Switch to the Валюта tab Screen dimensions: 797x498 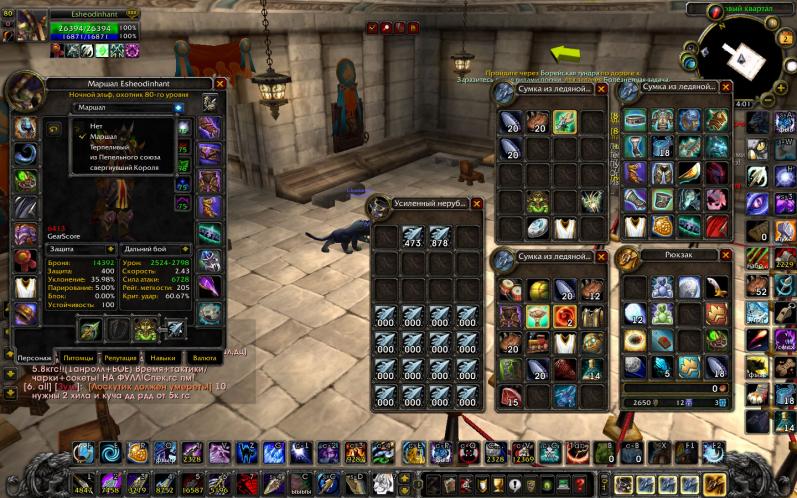[204, 356]
